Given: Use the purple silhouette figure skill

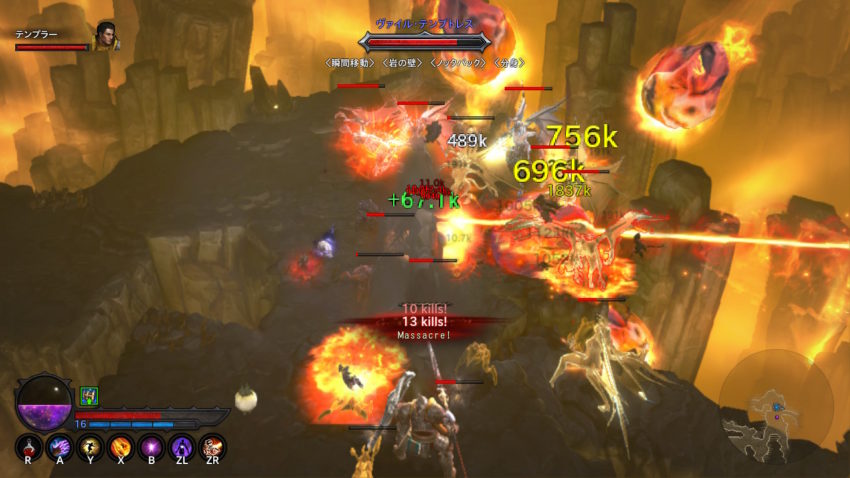Looking at the screenshot, I should [x=182, y=446].
